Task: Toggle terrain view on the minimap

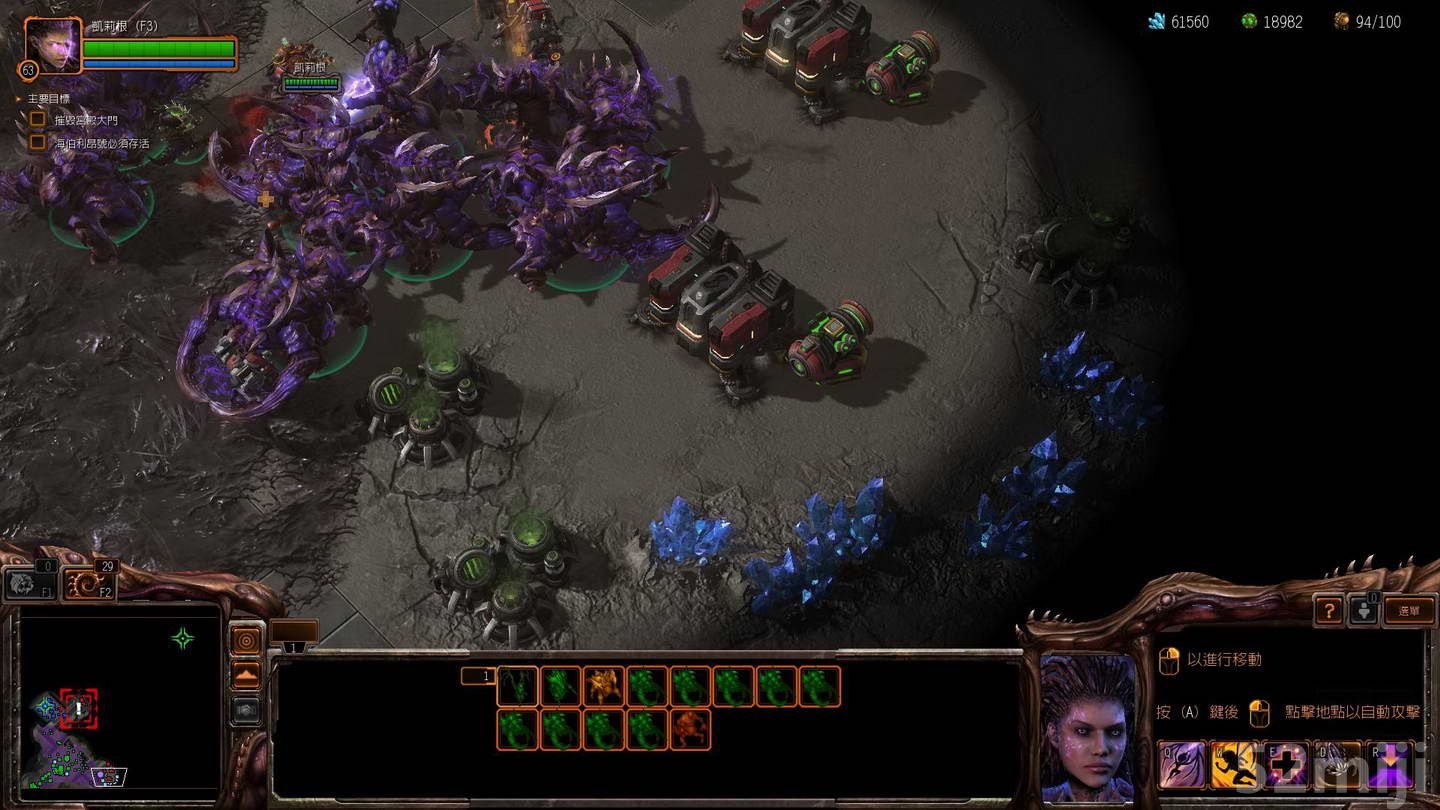Action: pyautogui.click(x=246, y=676)
